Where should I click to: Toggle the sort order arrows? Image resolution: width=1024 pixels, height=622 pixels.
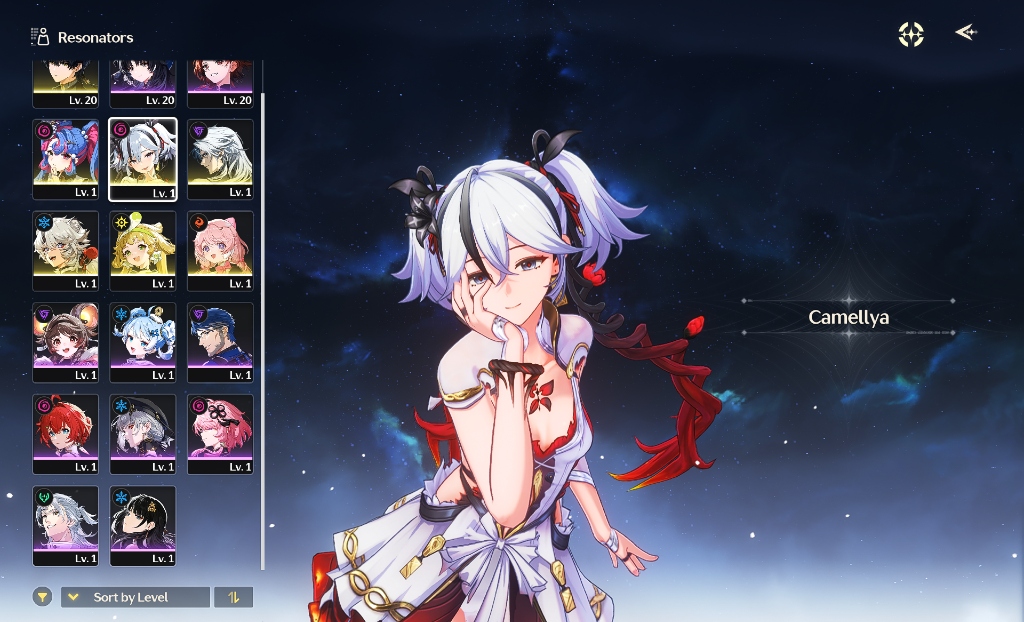233,597
